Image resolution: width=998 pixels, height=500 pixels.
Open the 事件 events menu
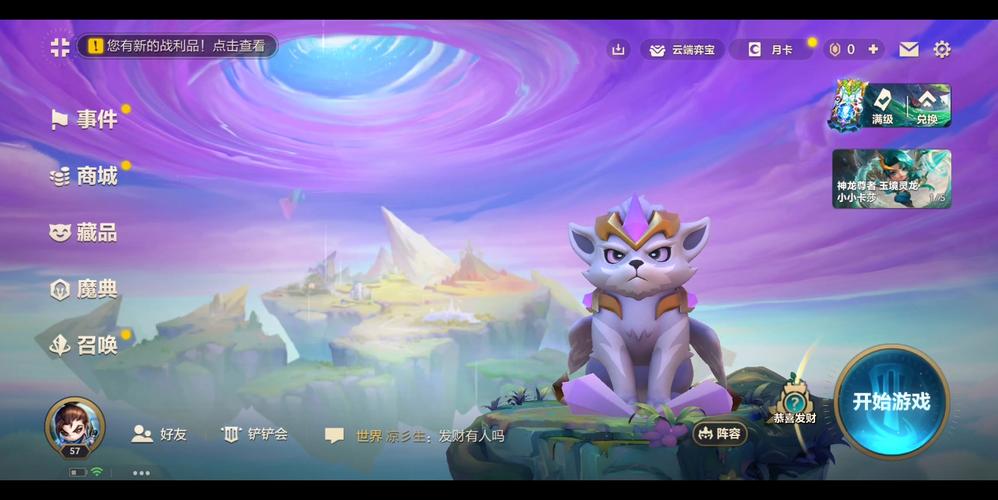pyautogui.click(x=86, y=119)
